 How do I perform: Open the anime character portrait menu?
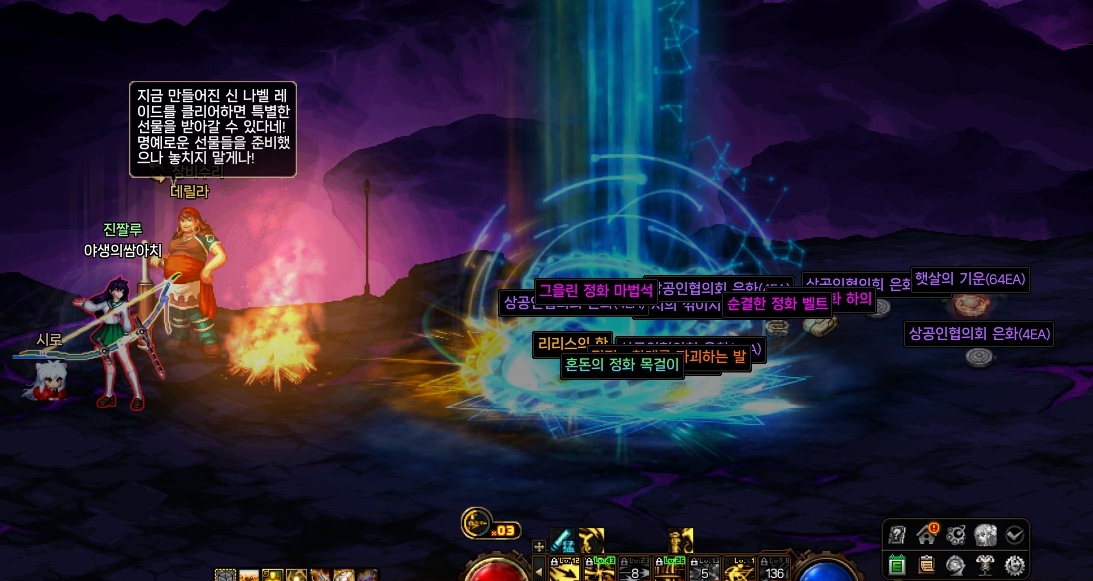coord(985,534)
